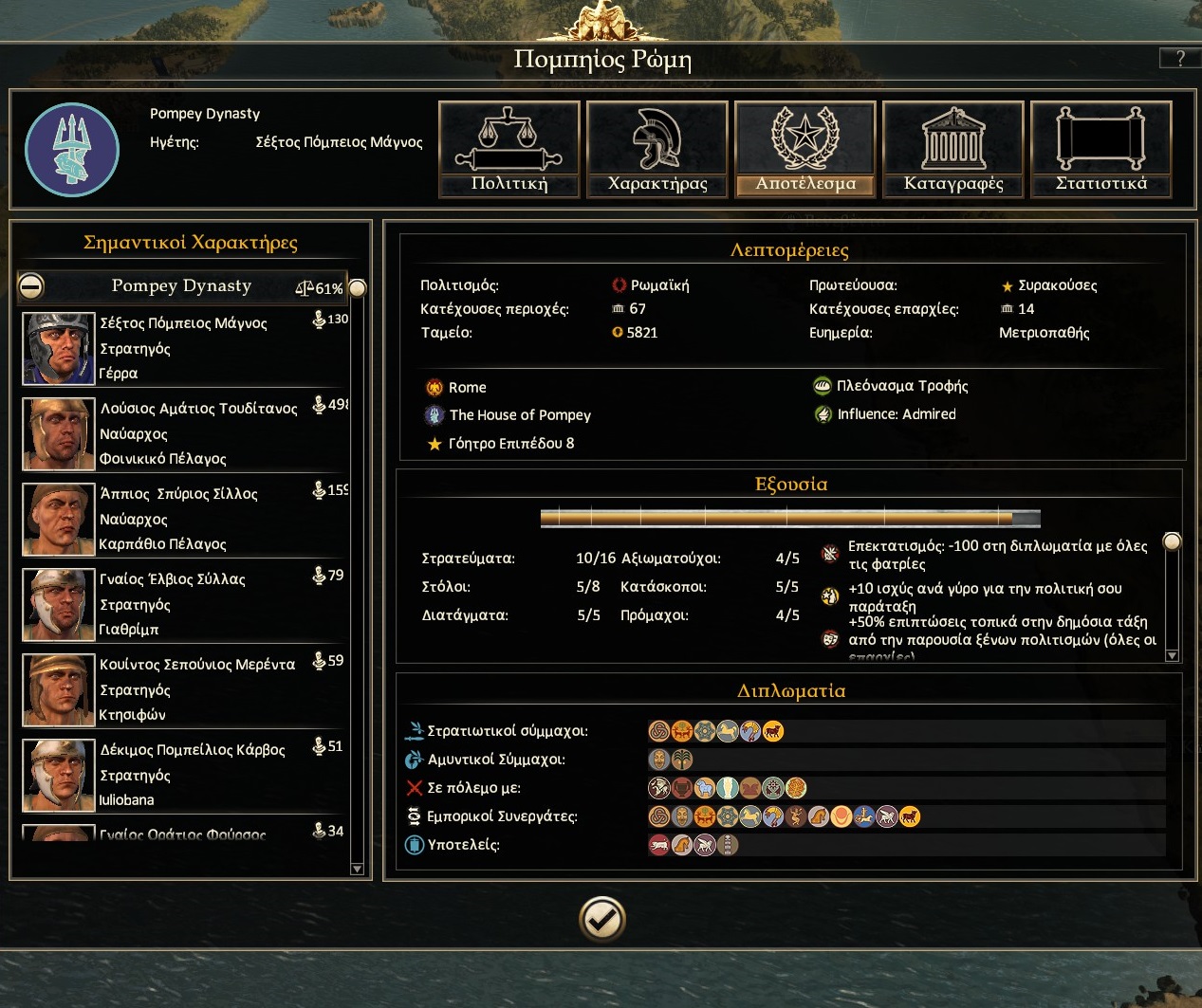This screenshot has height=1008, width=1202.
Task: Show the Καταγραφές tab
Action: pyautogui.click(x=953, y=150)
